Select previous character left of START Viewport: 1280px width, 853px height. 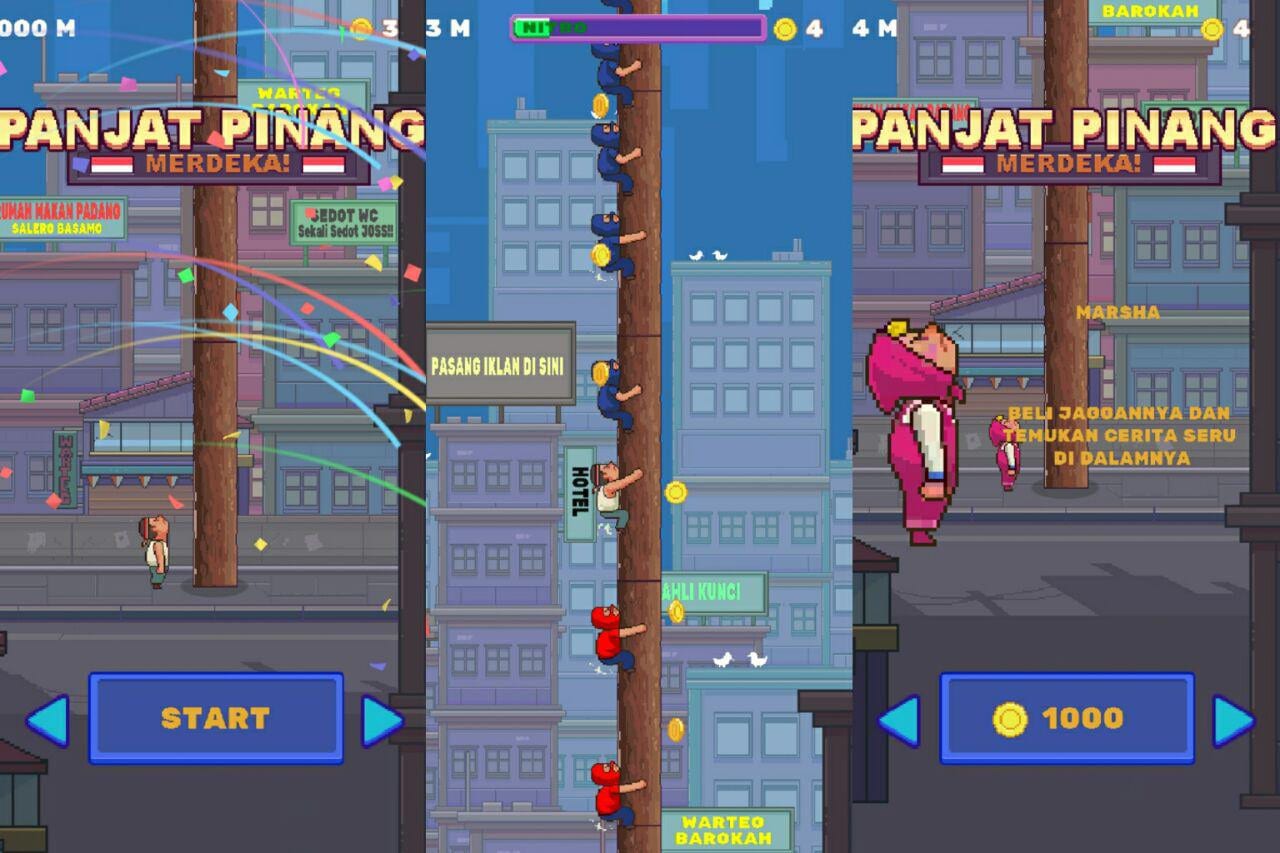click(x=48, y=721)
